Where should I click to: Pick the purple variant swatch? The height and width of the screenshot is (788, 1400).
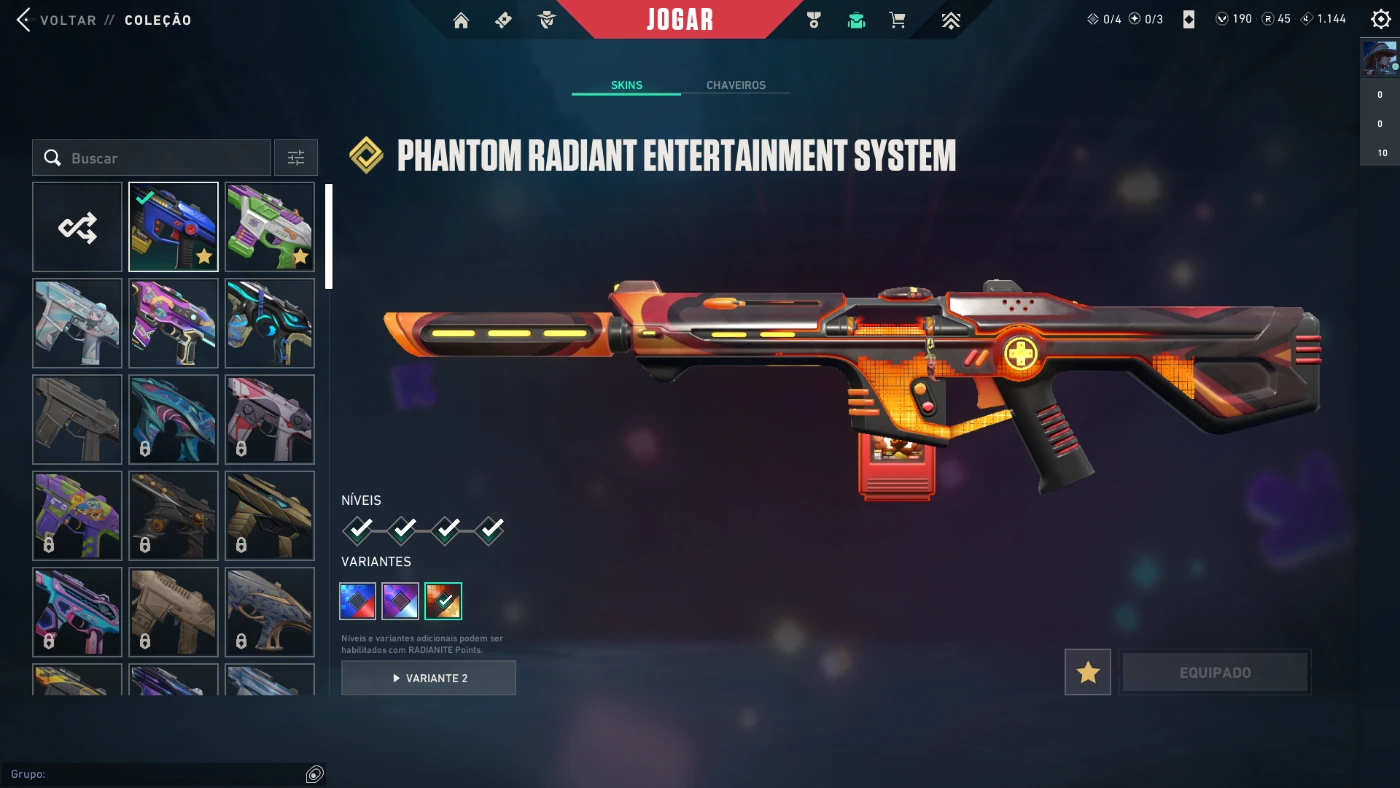point(400,601)
